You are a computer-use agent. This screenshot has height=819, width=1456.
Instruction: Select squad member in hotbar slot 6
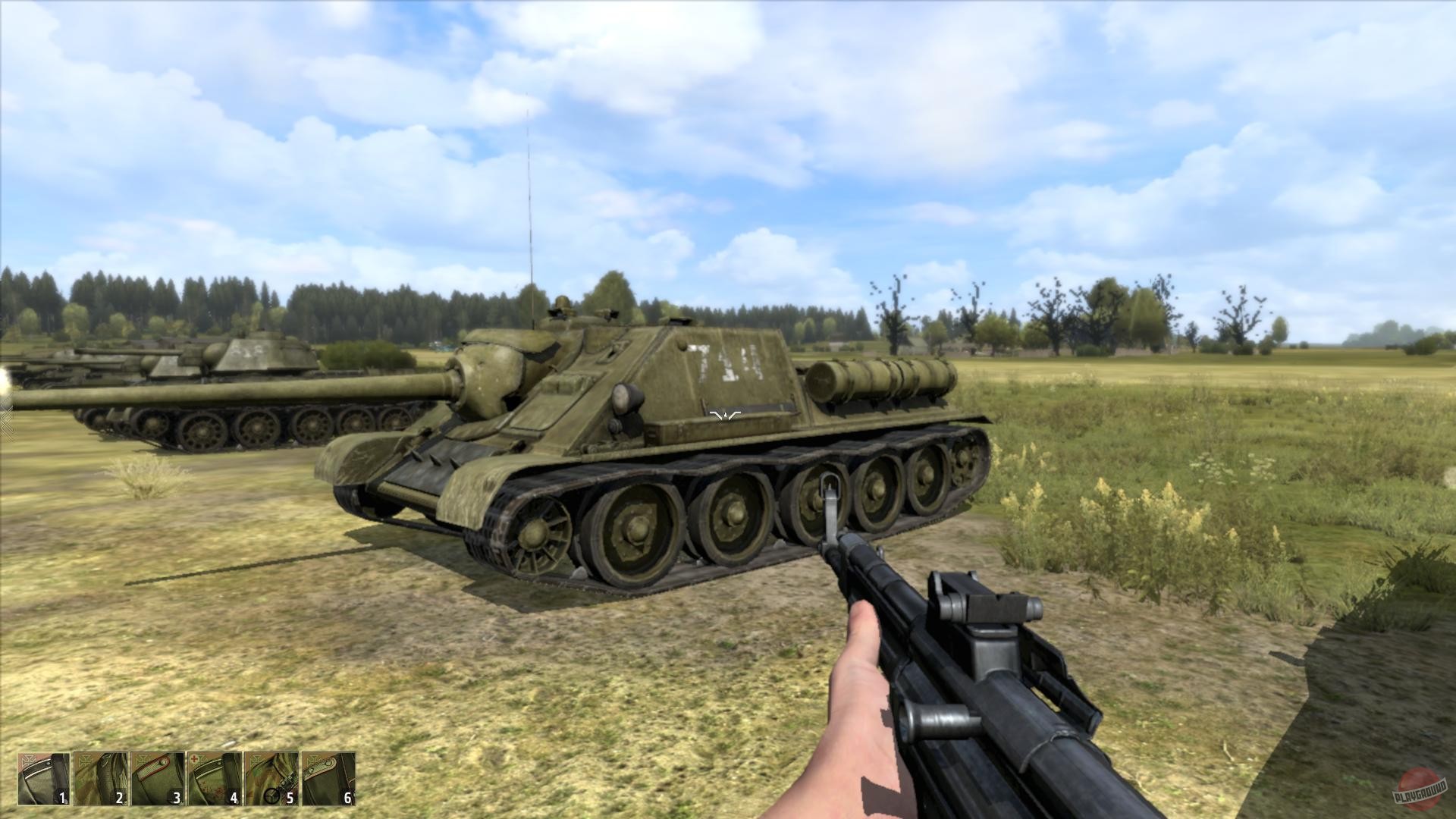coord(328,777)
